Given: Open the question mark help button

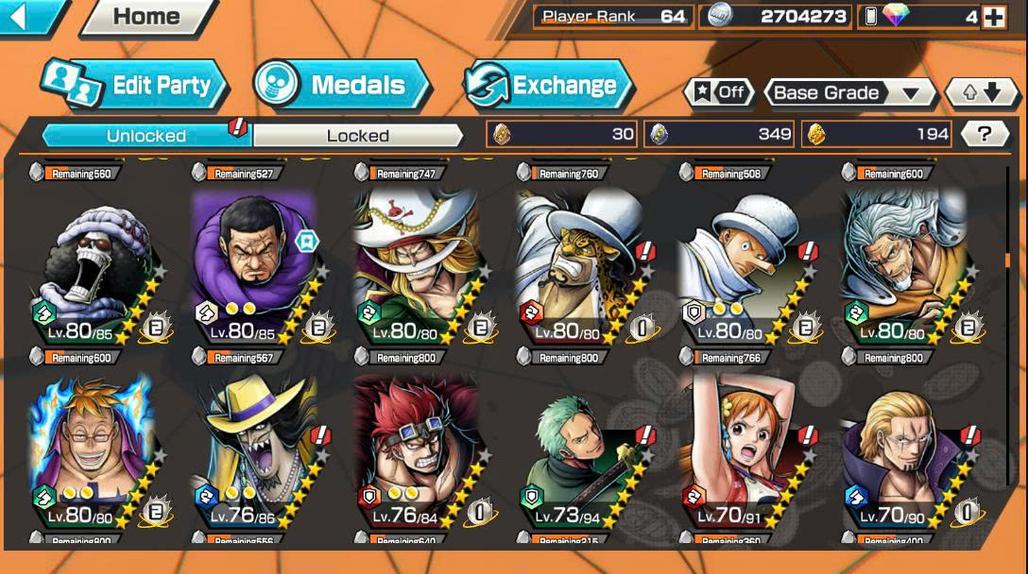Looking at the screenshot, I should tap(984, 134).
